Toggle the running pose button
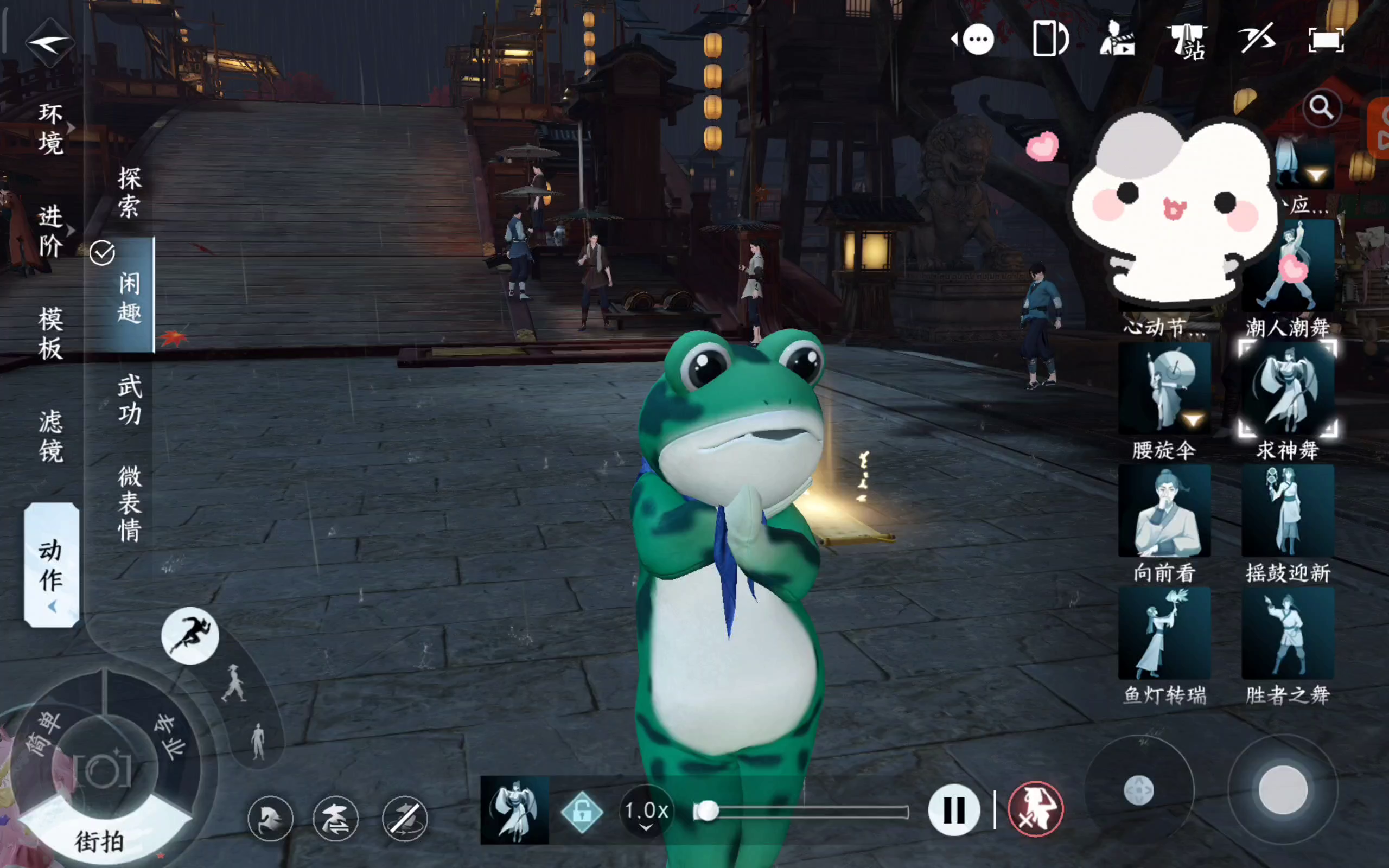 coord(190,635)
